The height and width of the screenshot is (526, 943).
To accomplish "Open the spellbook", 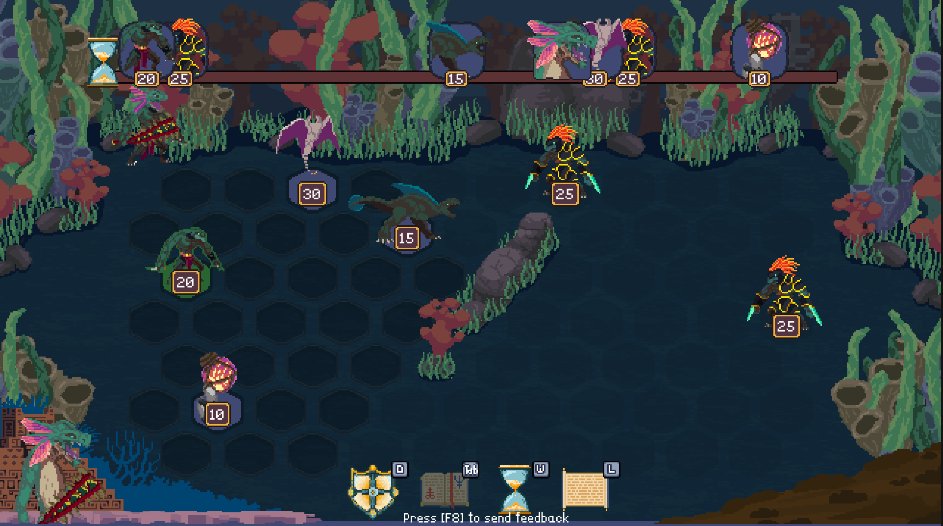I will (444, 490).
